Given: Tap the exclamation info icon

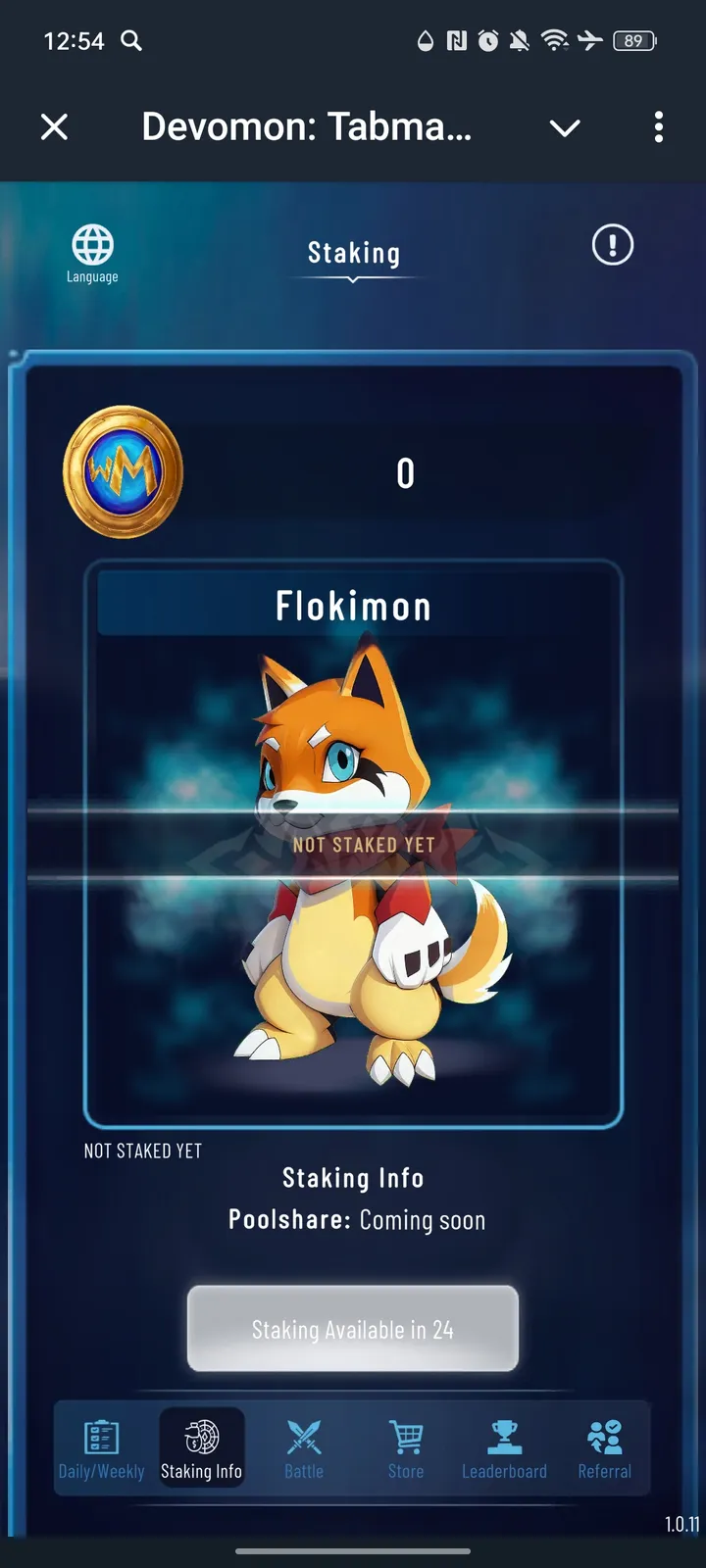Looking at the screenshot, I should [x=613, y=245].
